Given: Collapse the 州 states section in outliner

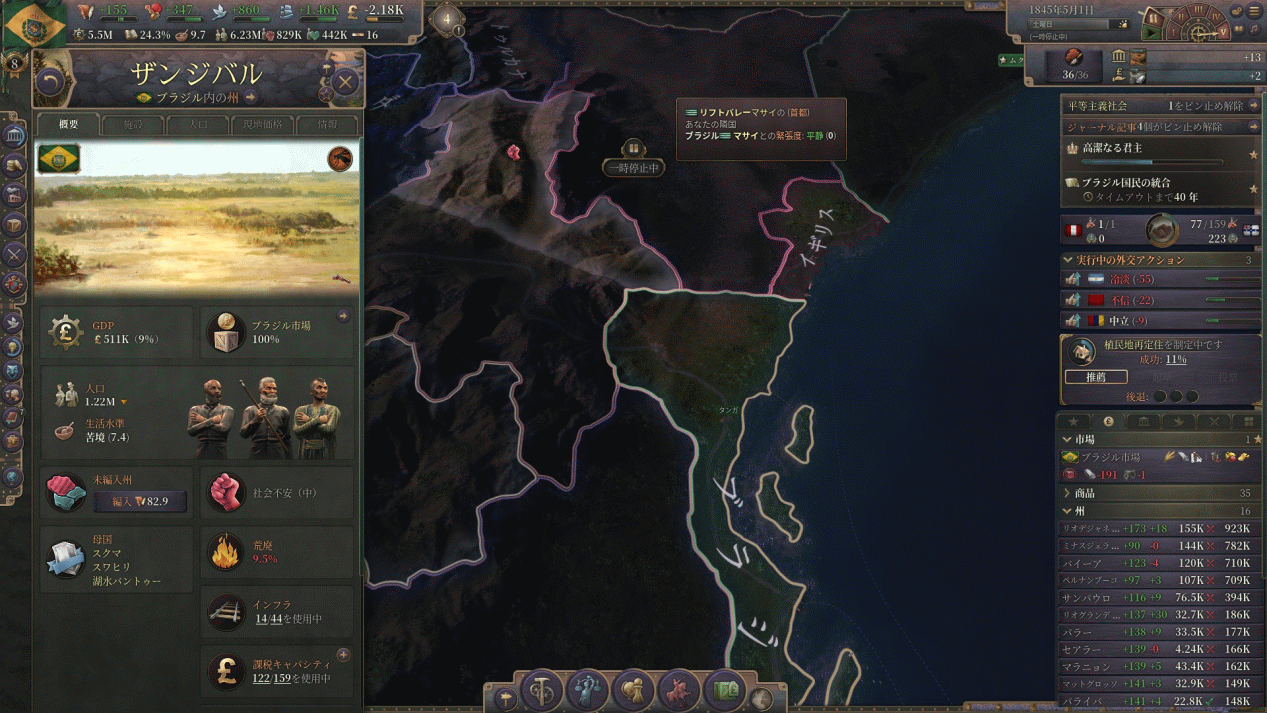Looking at the screenshot, I should pyautogui.click(x=1067, y=511).
